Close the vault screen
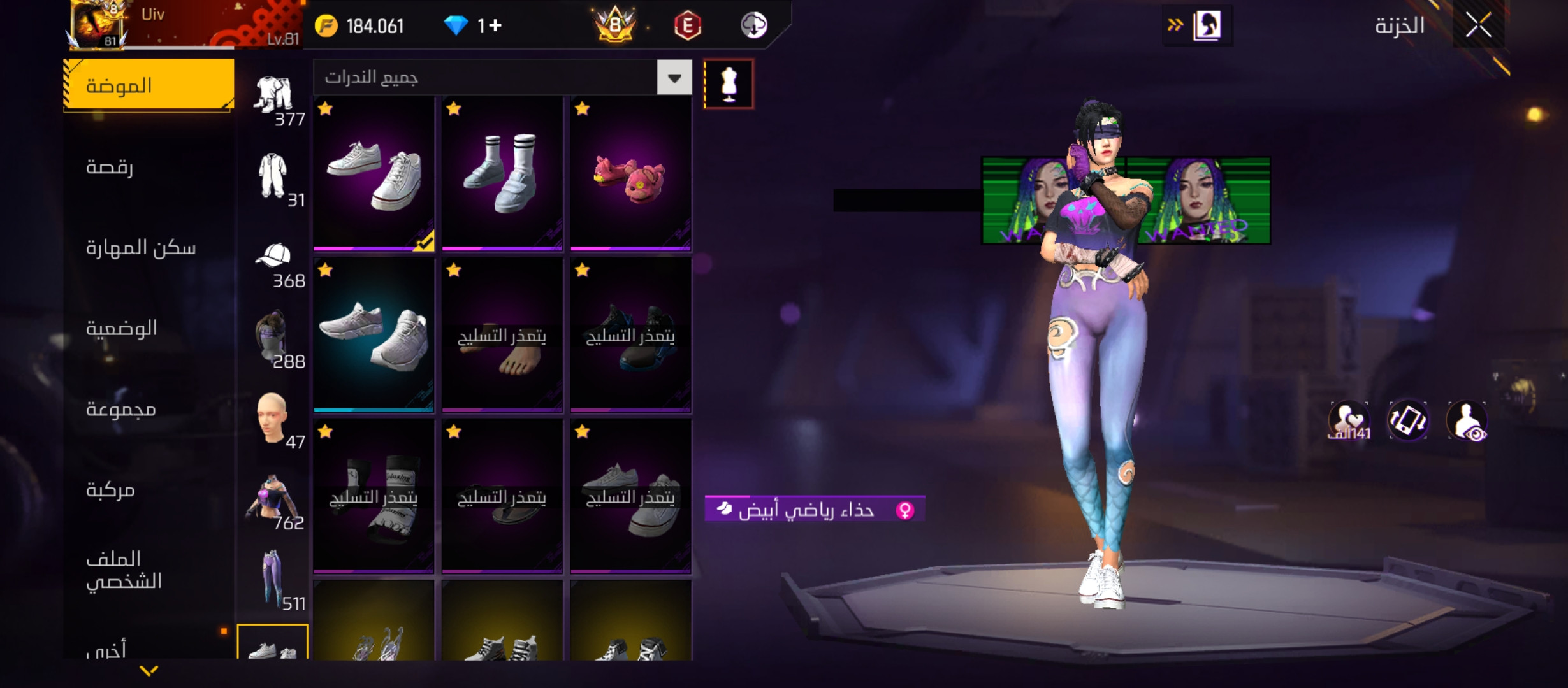 click(x=1478, y=26)
